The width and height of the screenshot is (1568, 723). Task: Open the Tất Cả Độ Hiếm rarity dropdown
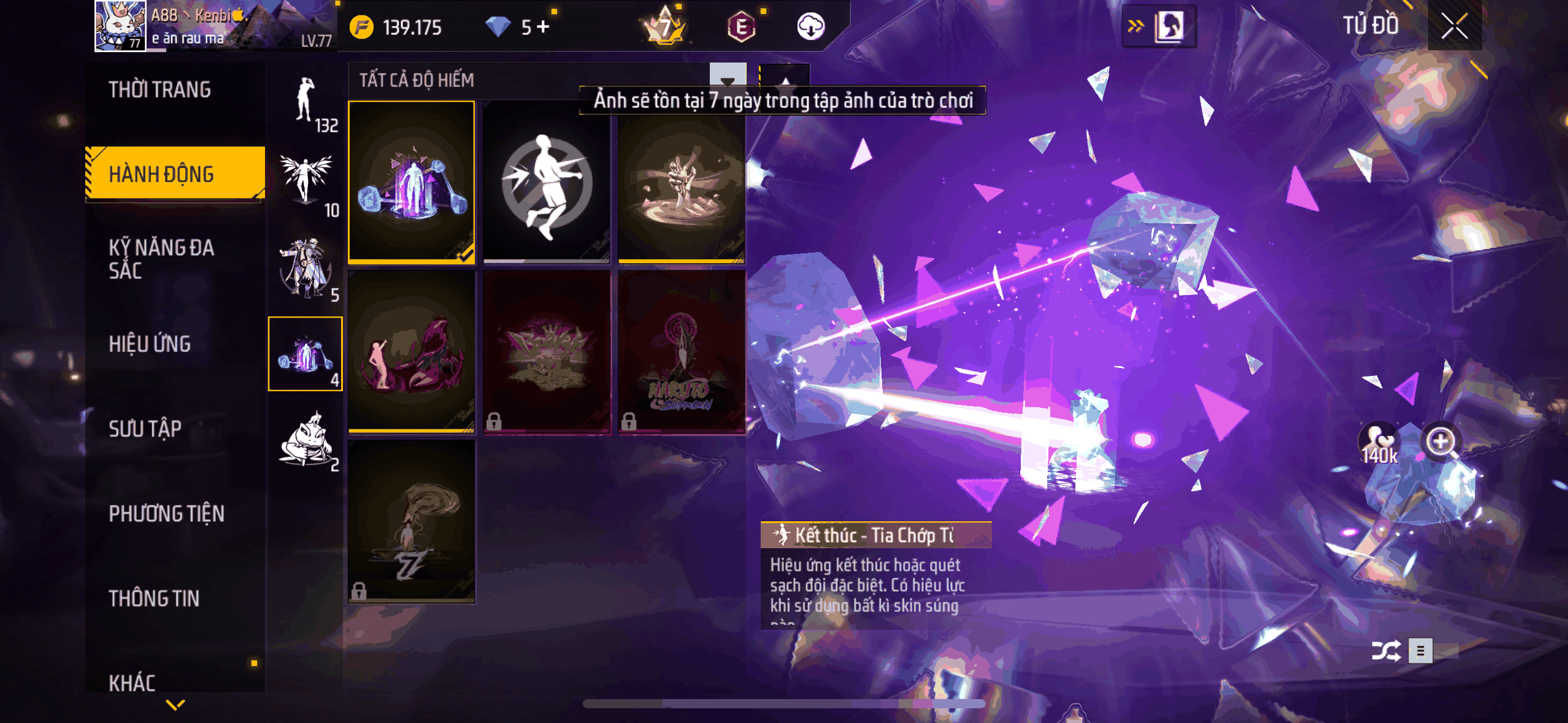click(x=727, y=80)
